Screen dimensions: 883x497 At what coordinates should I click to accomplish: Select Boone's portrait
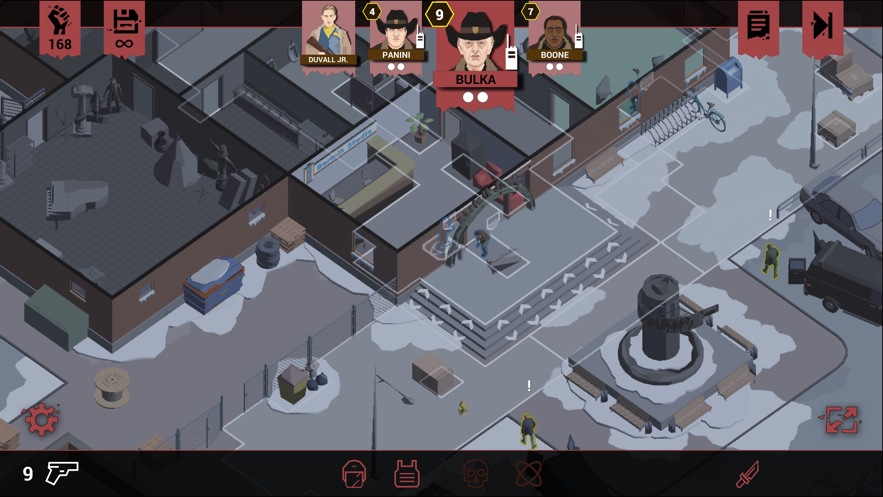tap(553, 38)
